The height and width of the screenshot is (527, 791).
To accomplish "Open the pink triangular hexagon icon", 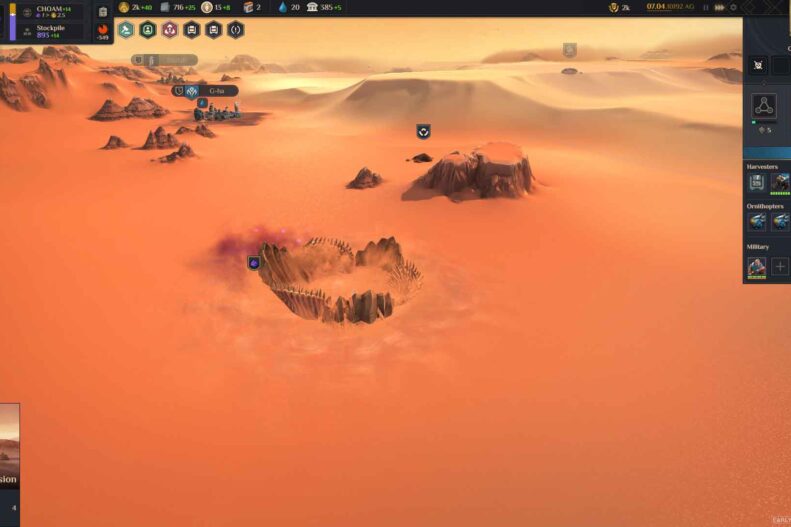I will coord(169,30).
